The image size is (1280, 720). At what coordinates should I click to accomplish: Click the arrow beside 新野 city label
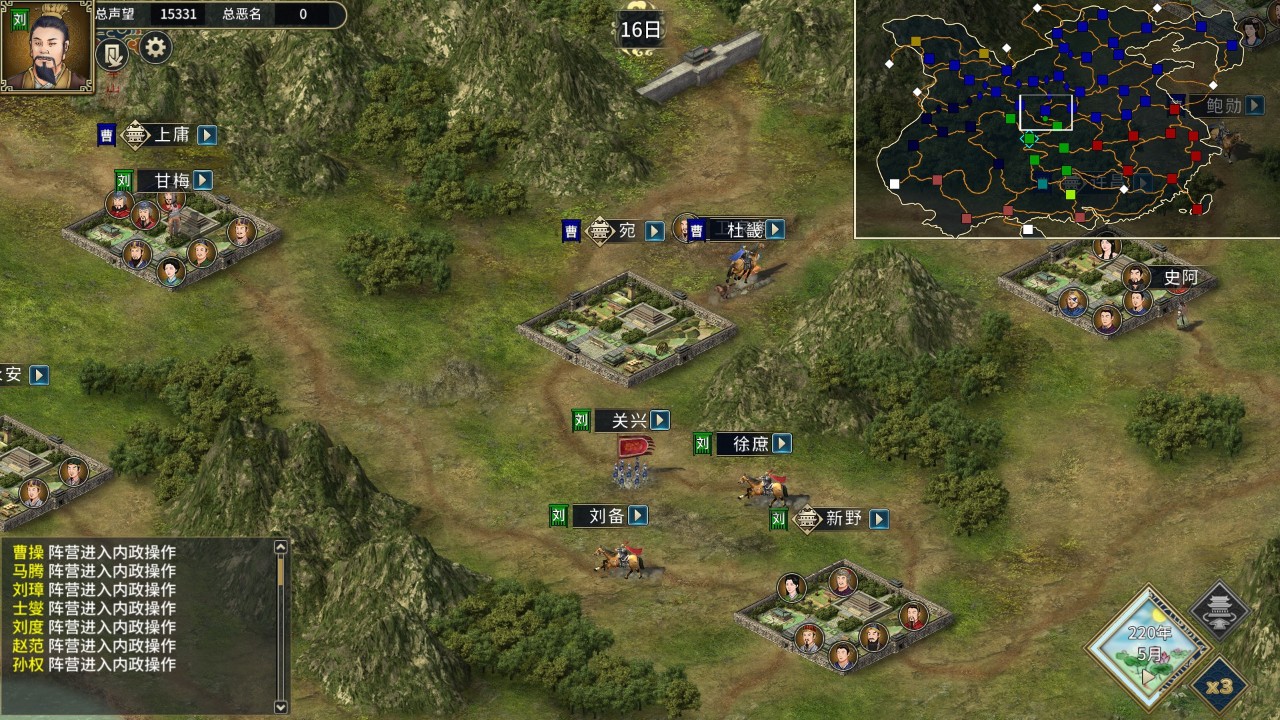pos(878,519)
